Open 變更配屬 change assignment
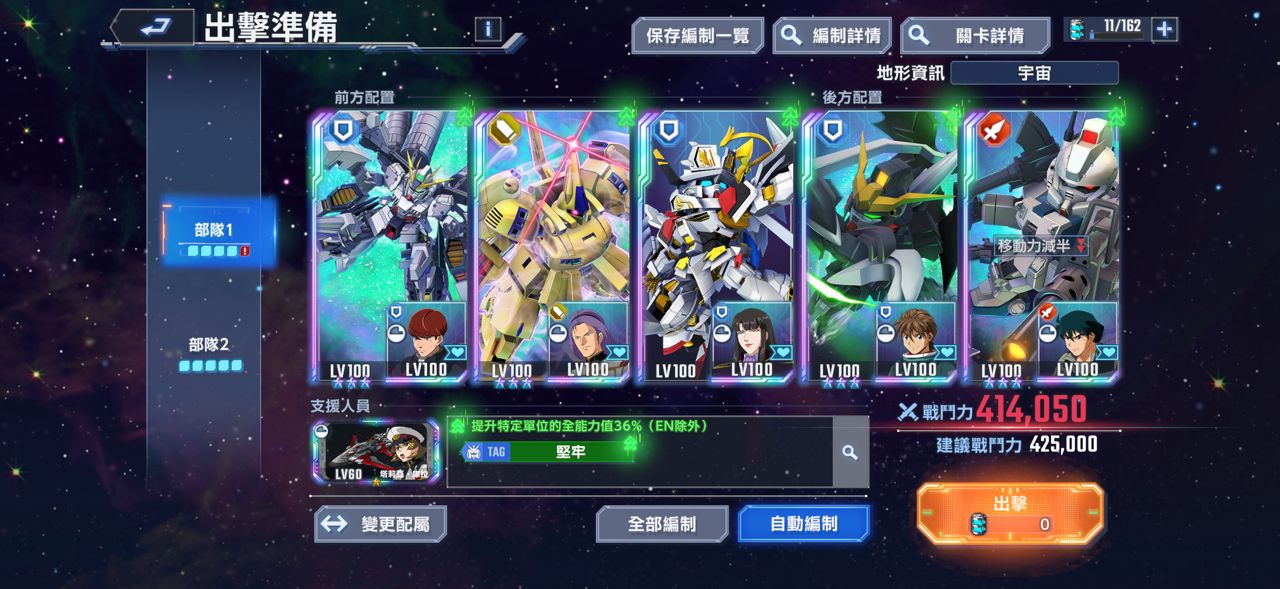Viewport: 1280px width, 589px height. (x=380, y=524)
